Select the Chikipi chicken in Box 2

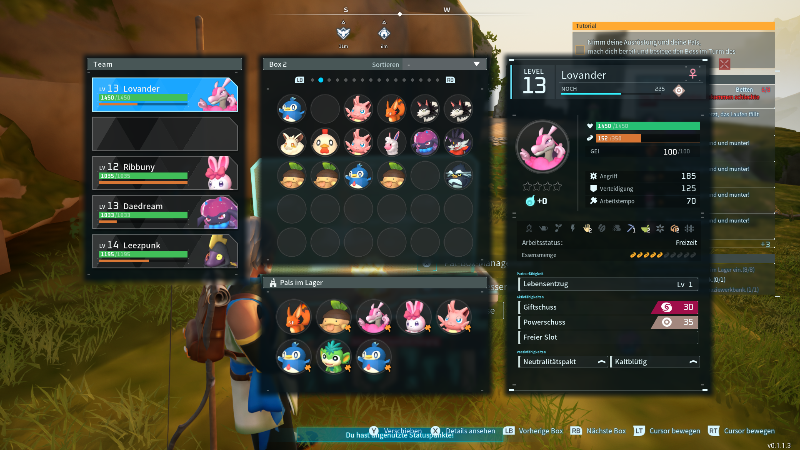(x=325, y=141)
